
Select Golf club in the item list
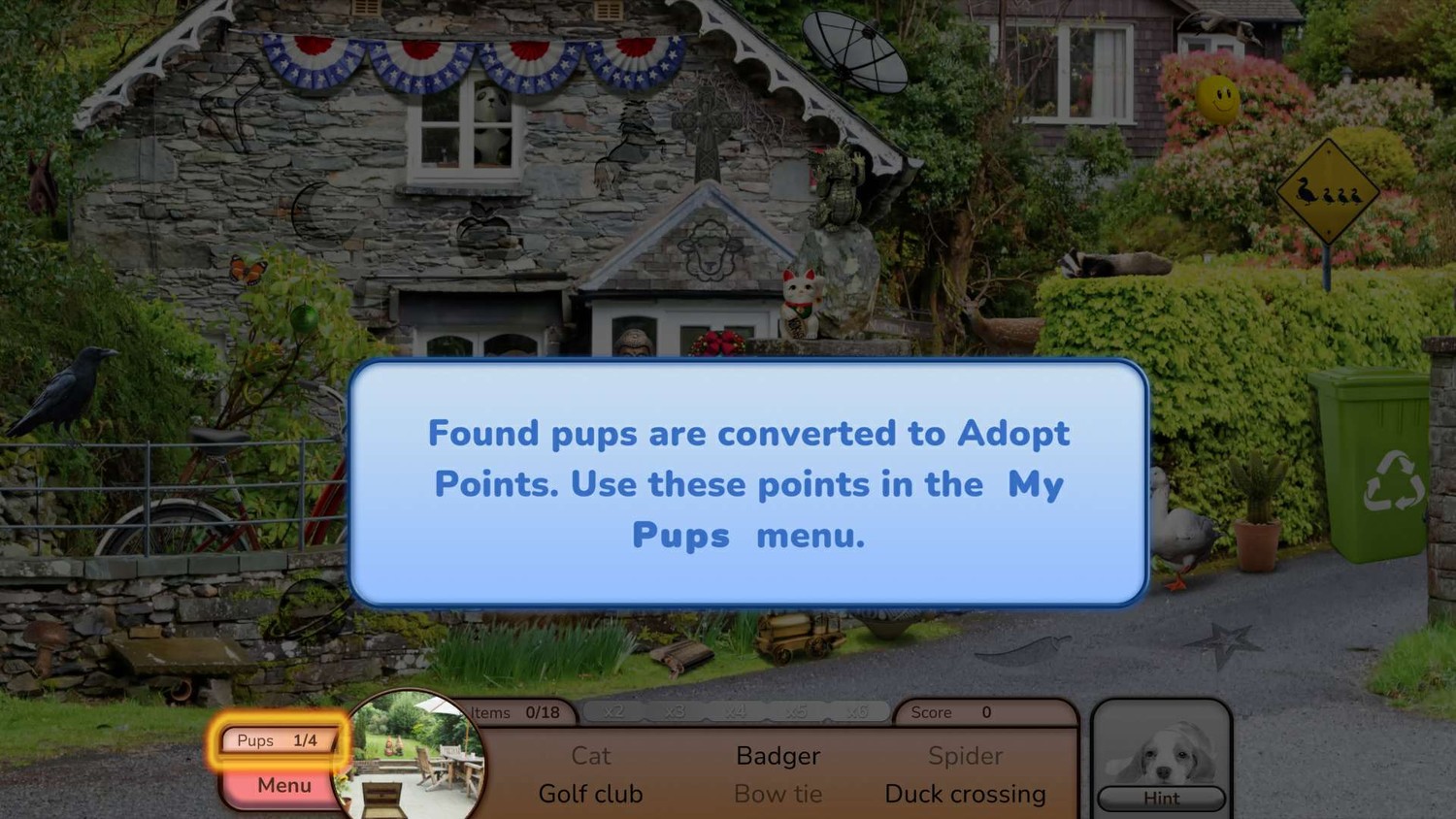(590, 794)
